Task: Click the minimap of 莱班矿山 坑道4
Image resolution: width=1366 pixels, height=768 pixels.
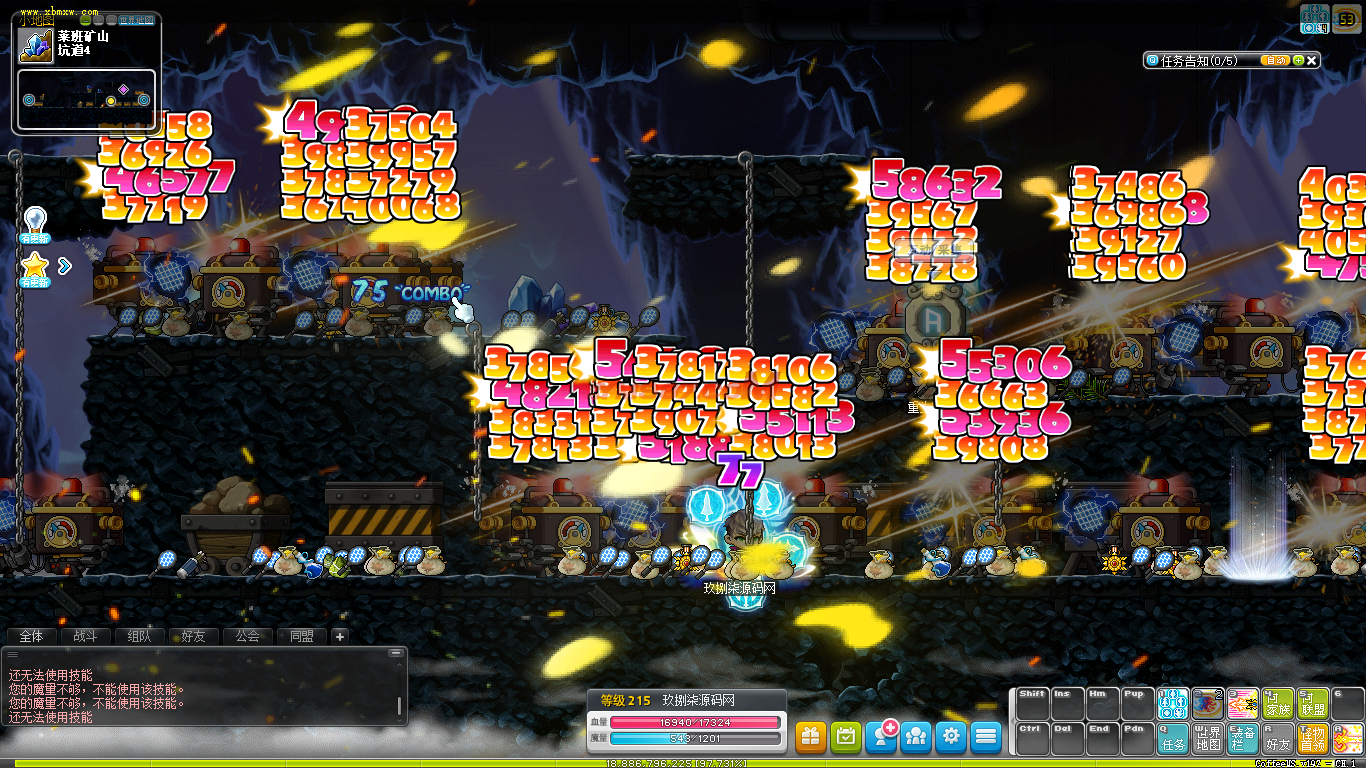Action: tap(86, 100)
